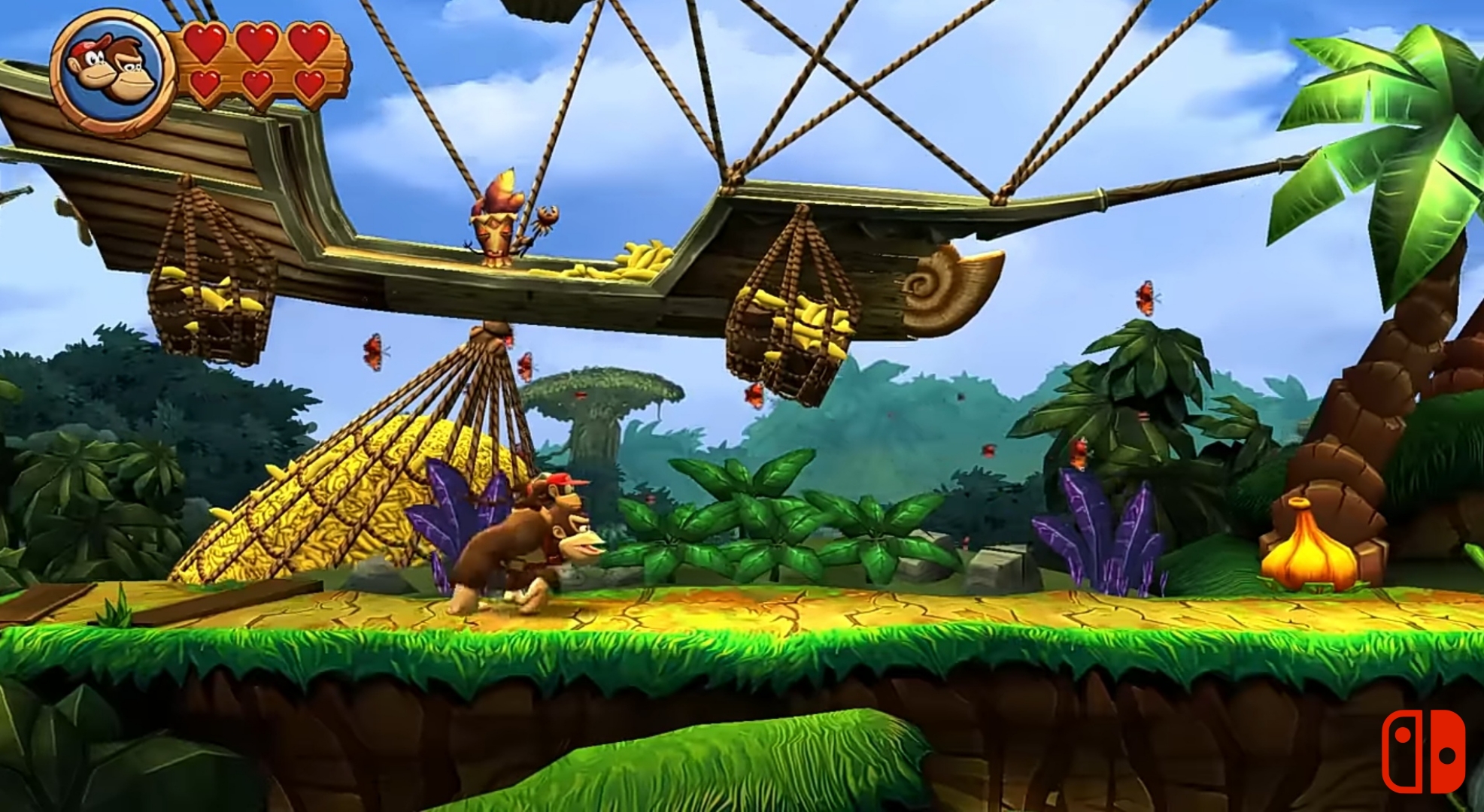This screenshot has height=812, width=1484.
Task: Click the Donkey Kong and Diddy portrait badge
Action: [113, 71]
